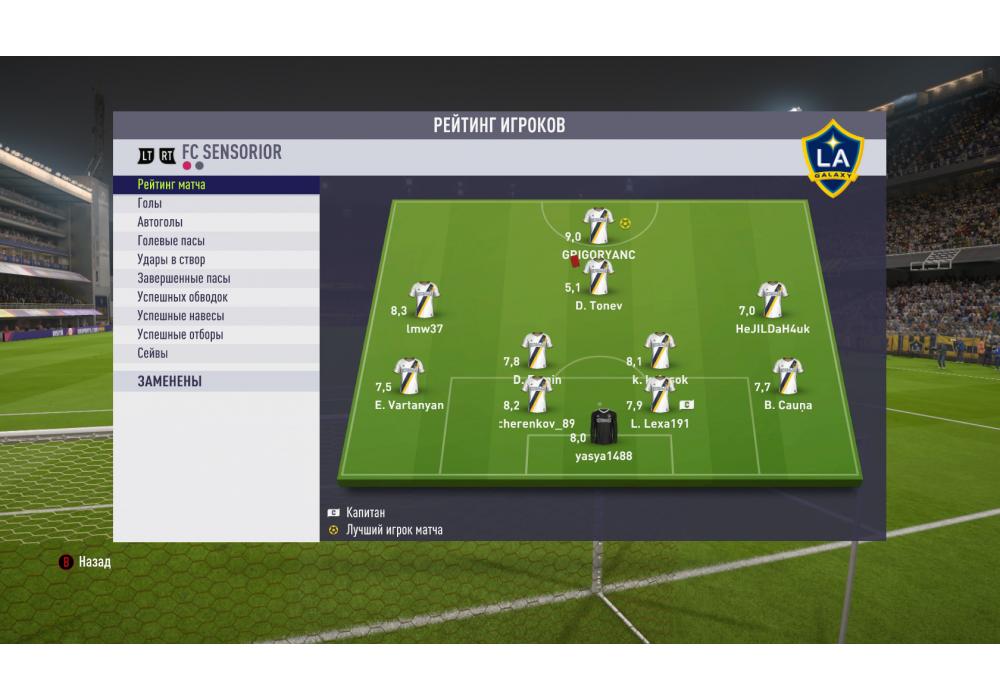Click player B. Cauņa rated 7,7
Image resolution: width=1000 pixels, height=700 pixels.
click(x=788, y=377)
